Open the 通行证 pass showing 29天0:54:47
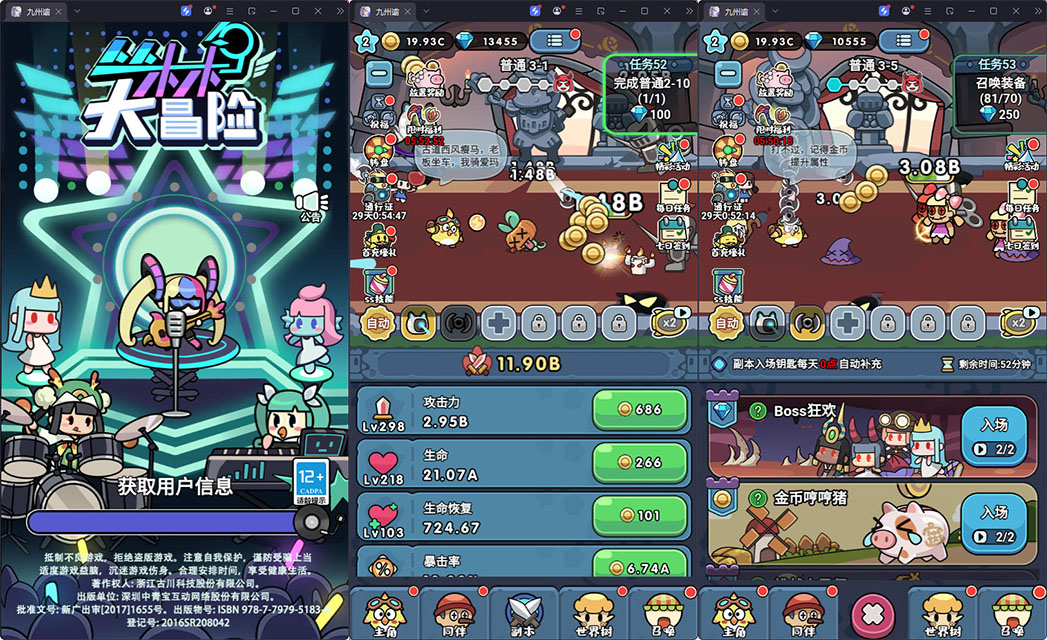This screenshot has width=1047, height=640. tap(378, 190)
